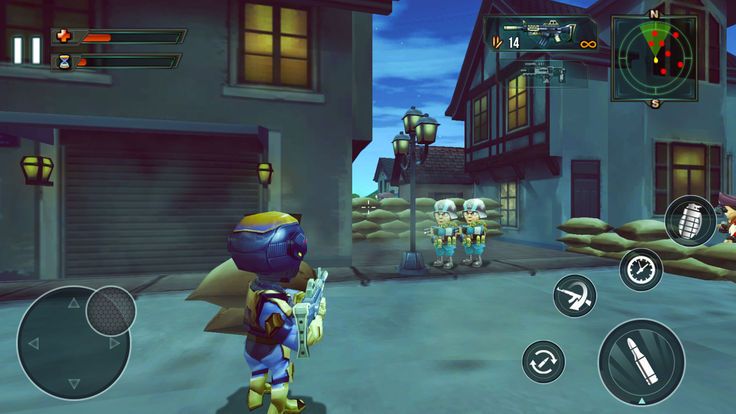Click the radar minimap
The image size is (736, 414).
click(654, 58)
